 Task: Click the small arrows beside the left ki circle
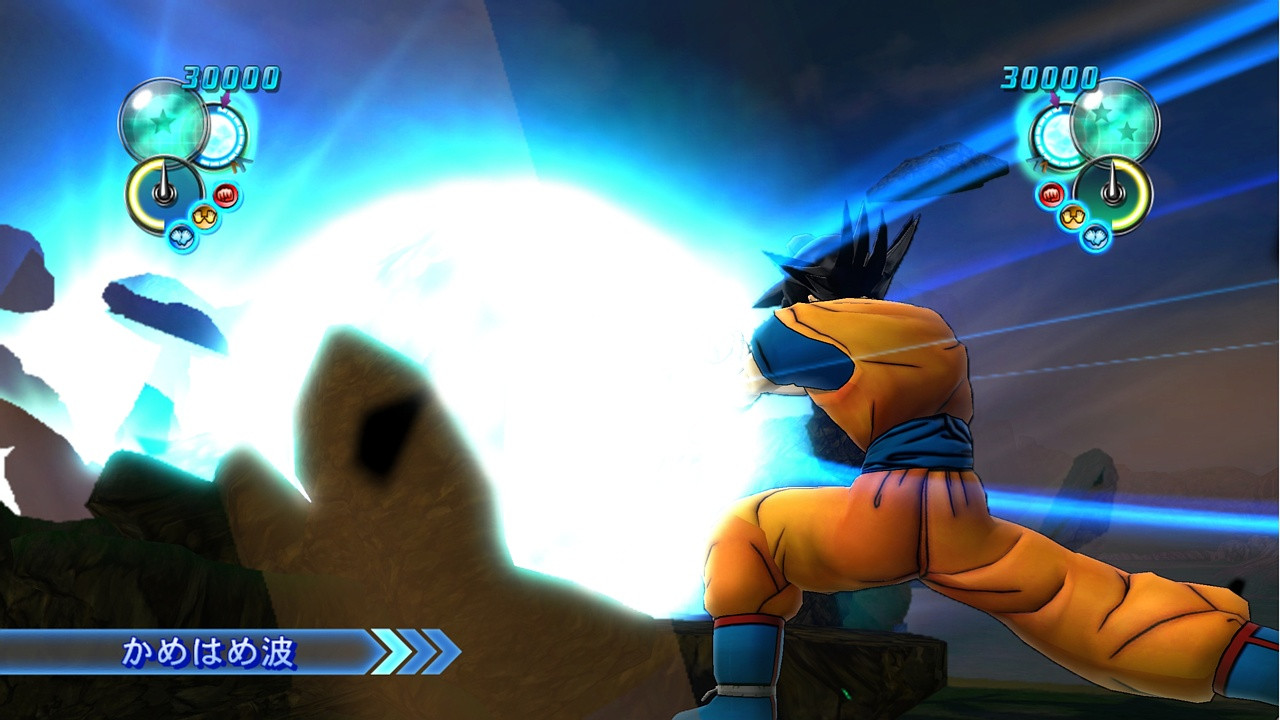point(240,164)
